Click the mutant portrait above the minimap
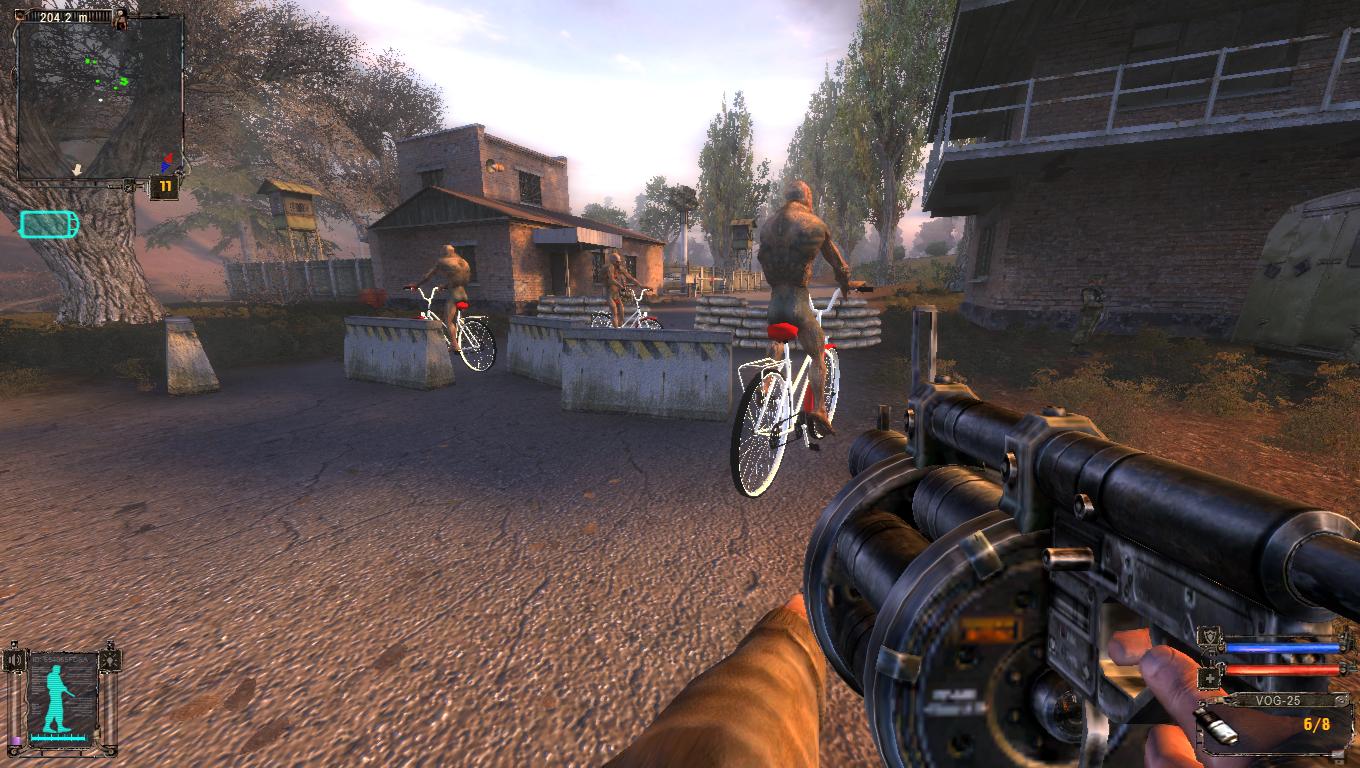Viewport: 1360px width, 768px height. [122, 19]
